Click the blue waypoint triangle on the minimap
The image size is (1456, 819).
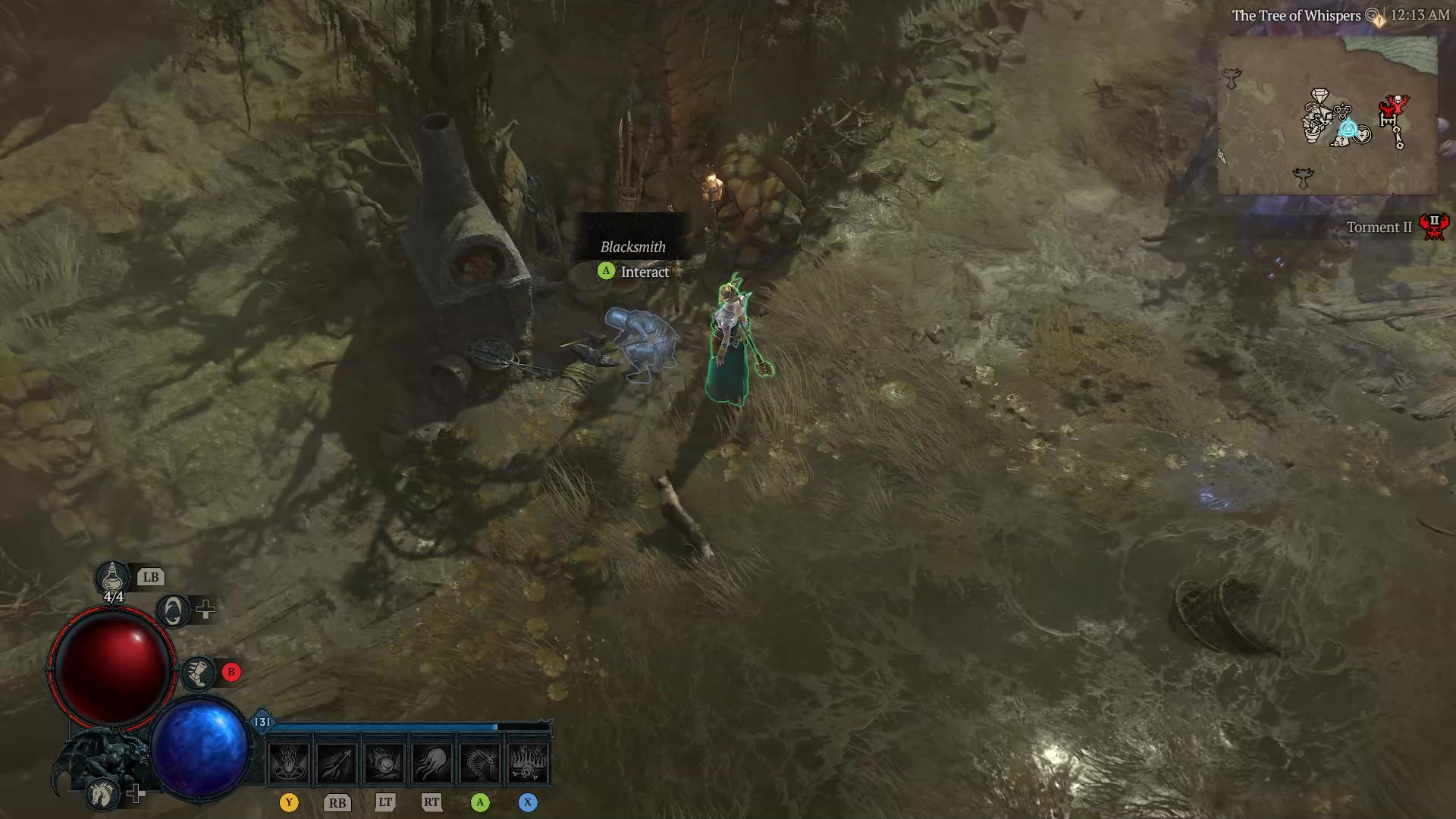click(x=1349, y=129)
